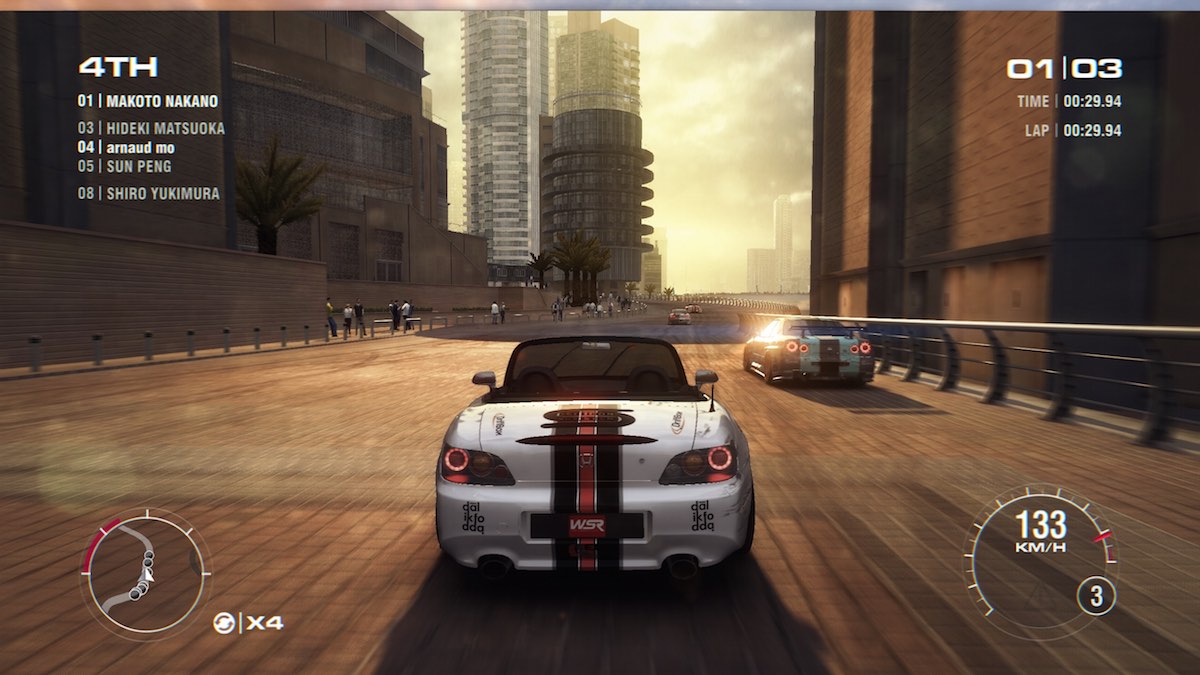The image size is (1200, 675).
Task: Pick Sun Peng from the position list
Action: point(125,167)
